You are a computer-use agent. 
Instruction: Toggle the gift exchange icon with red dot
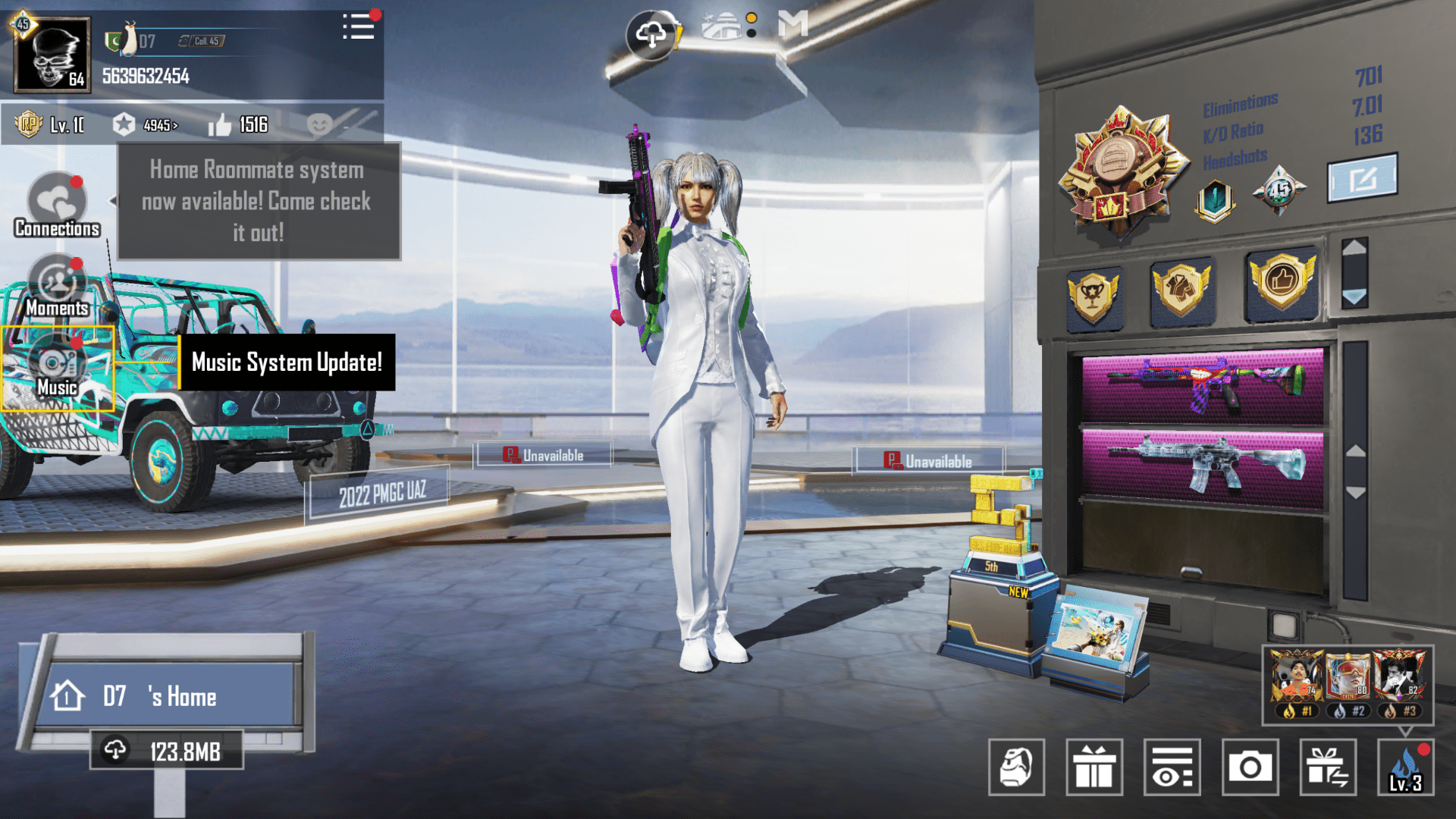click(1328, 768)
